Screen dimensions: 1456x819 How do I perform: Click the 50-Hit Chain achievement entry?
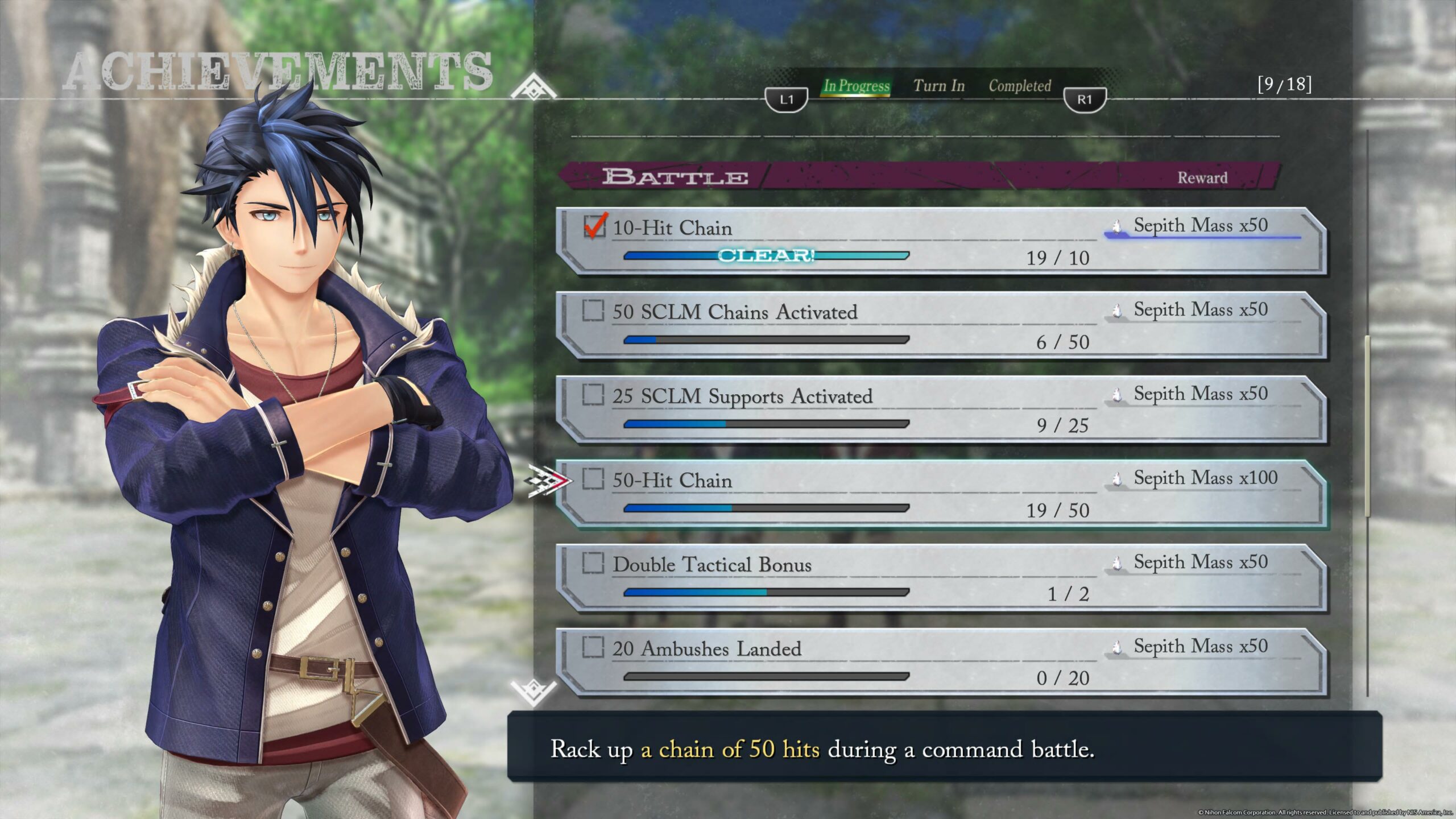tap(941, 494)
